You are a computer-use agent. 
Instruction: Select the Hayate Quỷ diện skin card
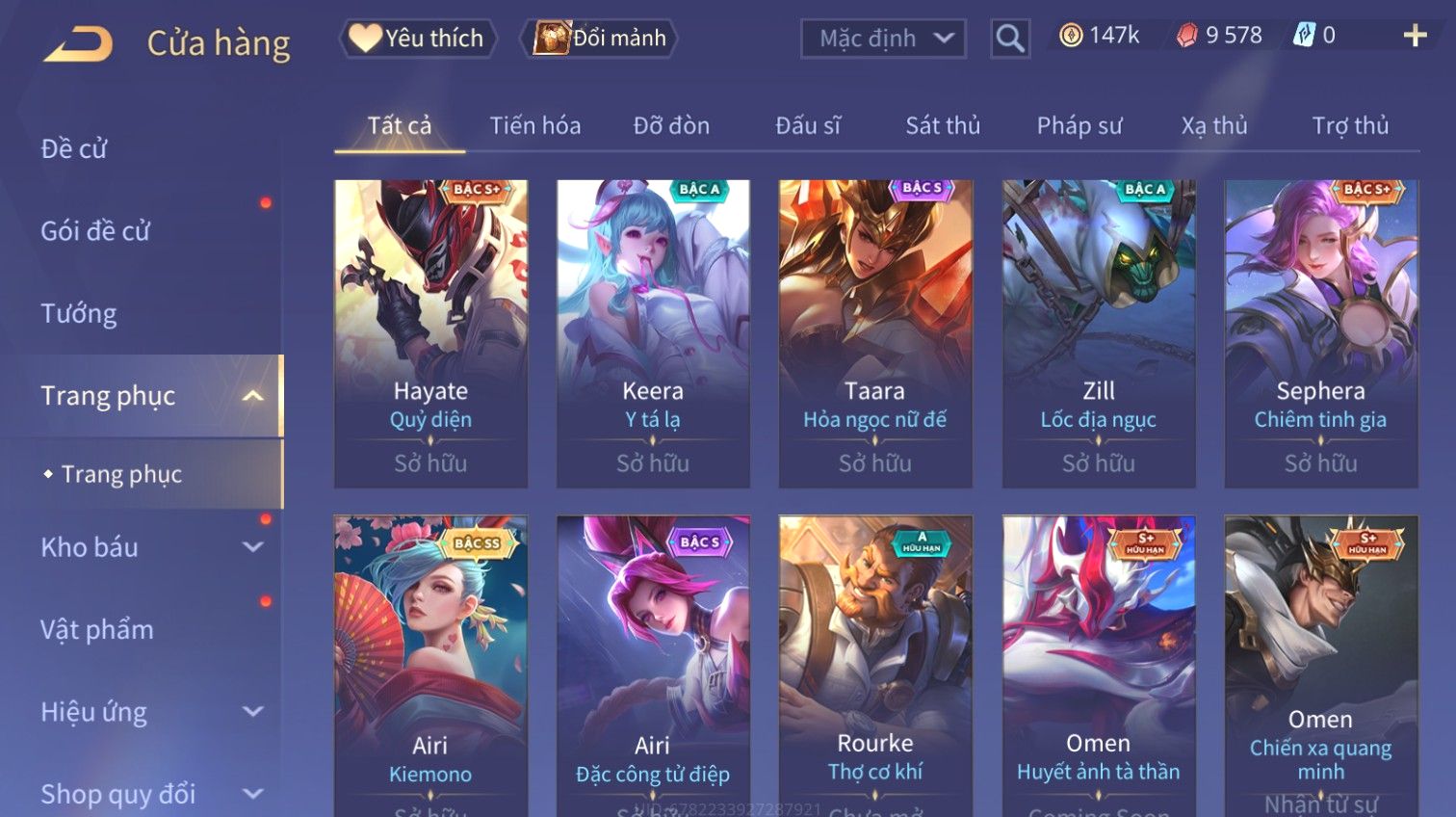tap(430, 332)
